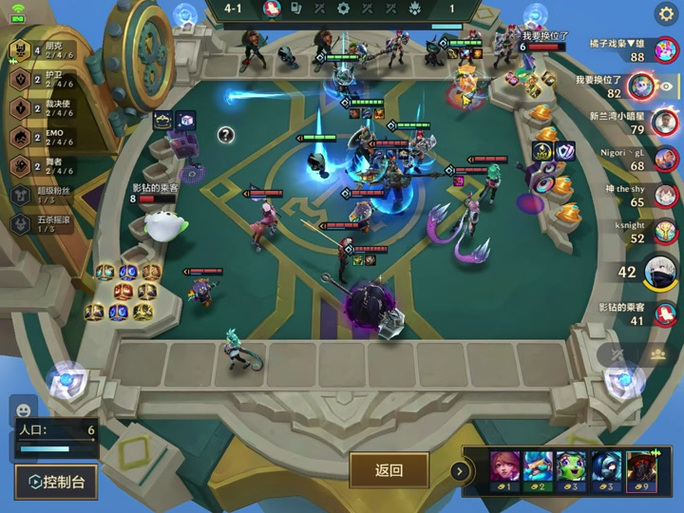The width and height of the screenshot is (684, 513).
Task: Open the settings gear menu
Action: pyautogui.click(x=666, y=14)
